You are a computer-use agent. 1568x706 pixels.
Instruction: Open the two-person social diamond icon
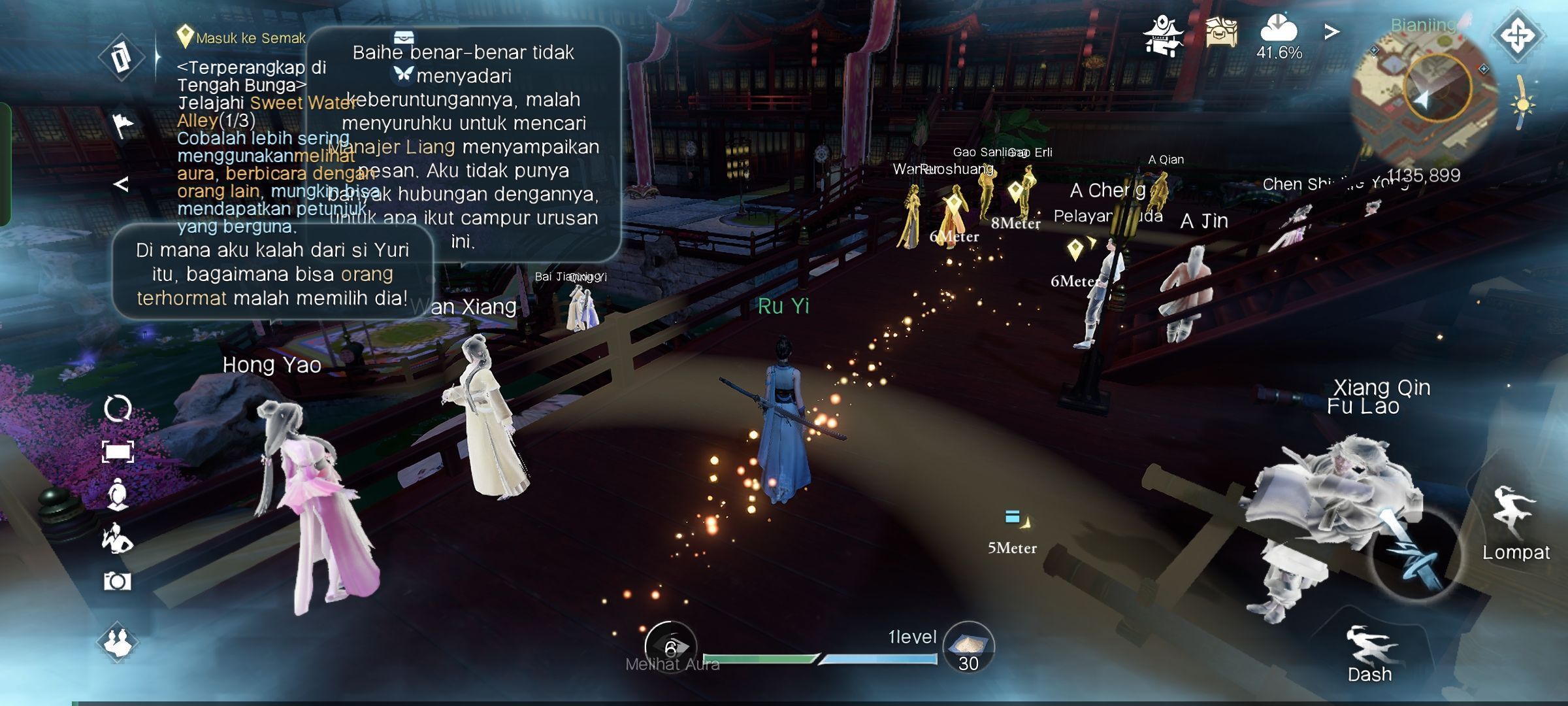(x=118, y=642)
